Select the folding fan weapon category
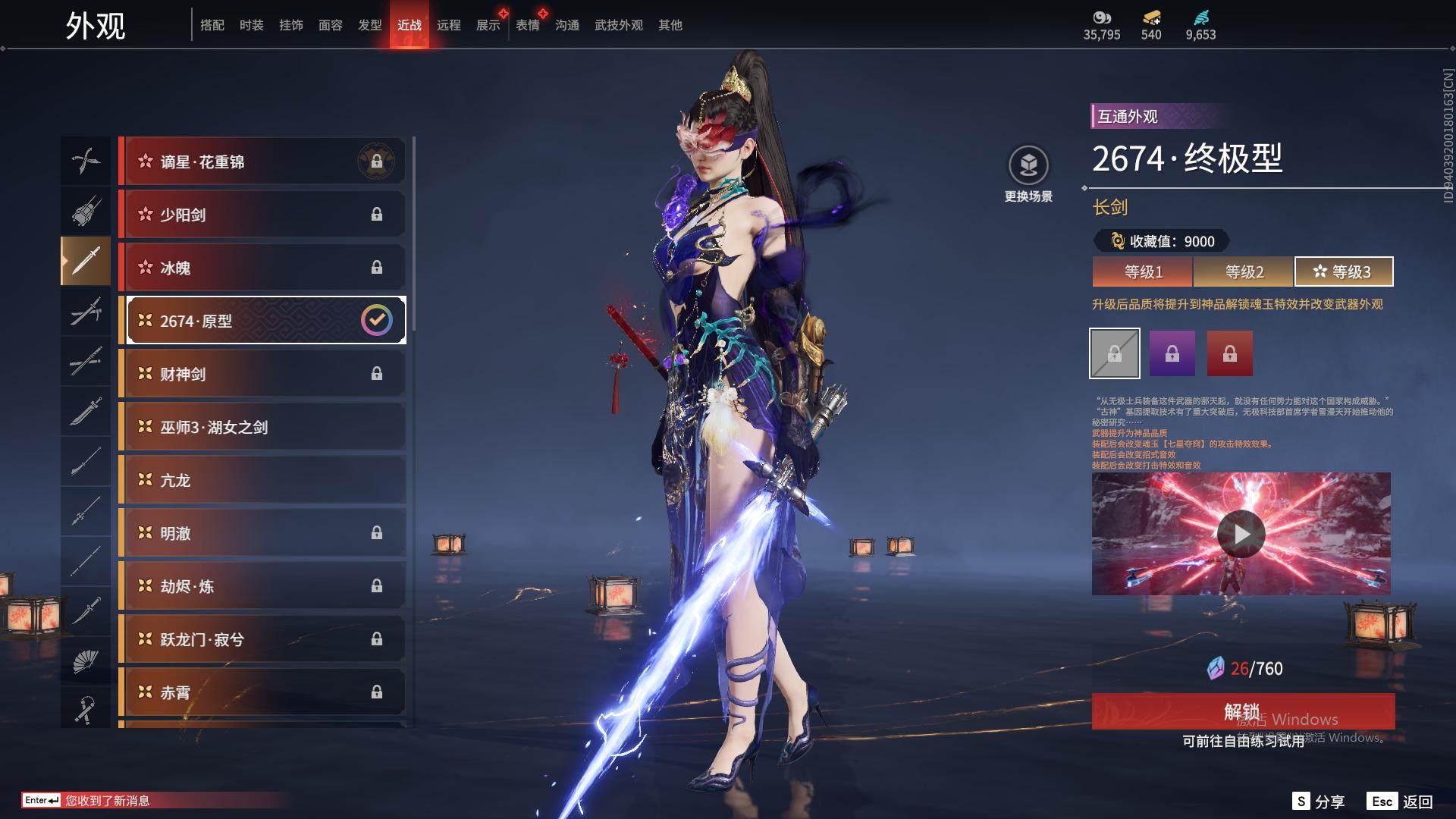Viewport: 1456px width, 819px height. click(x=85, y=661)
